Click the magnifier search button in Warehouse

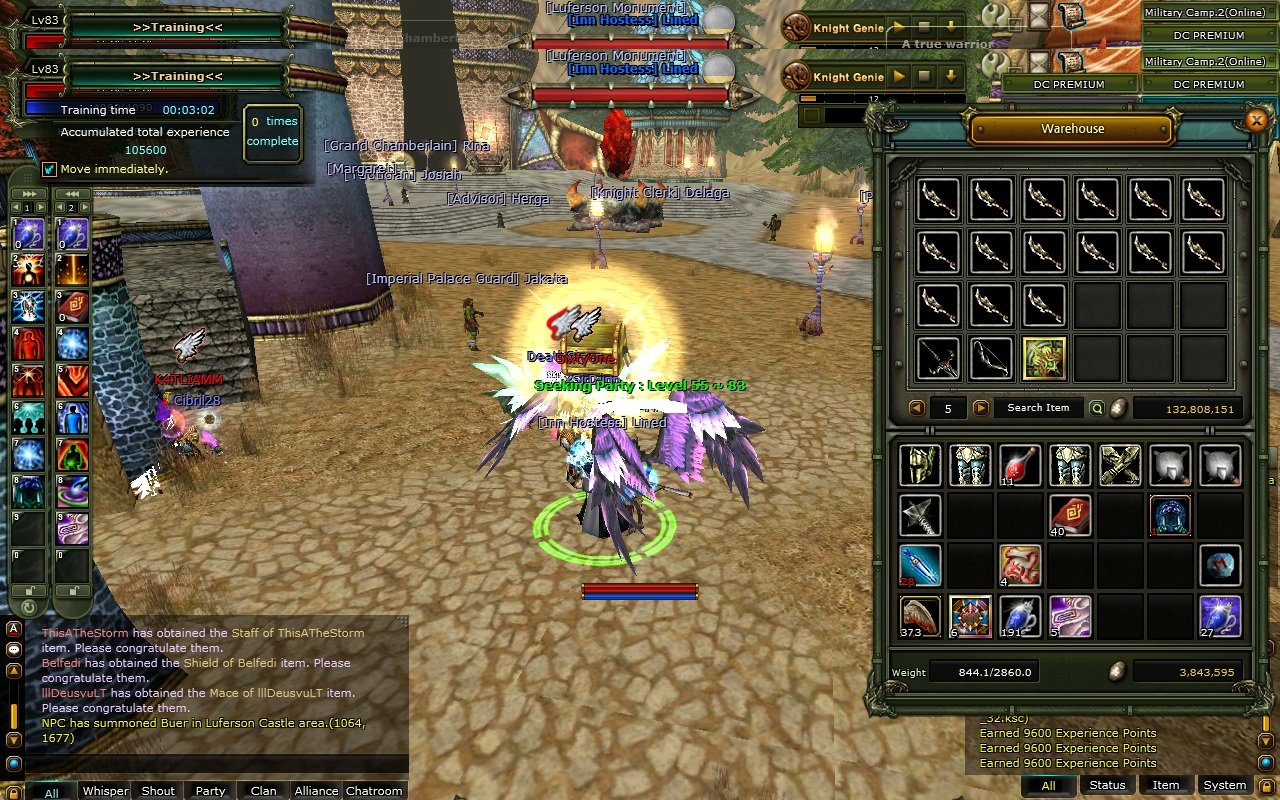pos(1097,408)
